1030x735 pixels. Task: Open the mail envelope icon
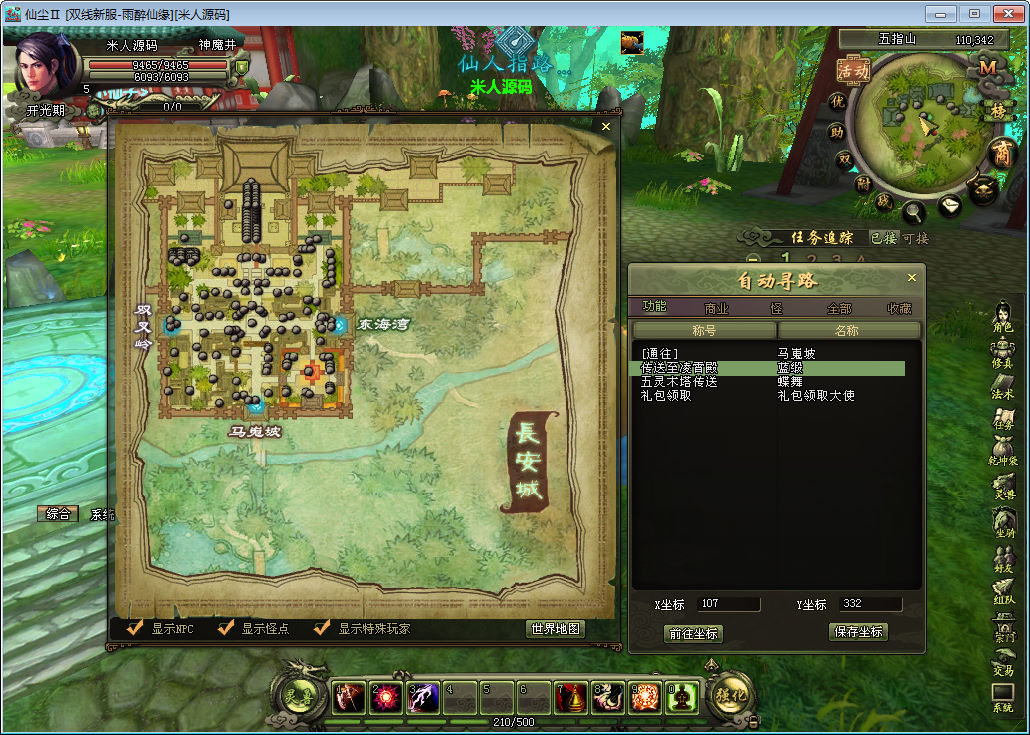[950, 205]
